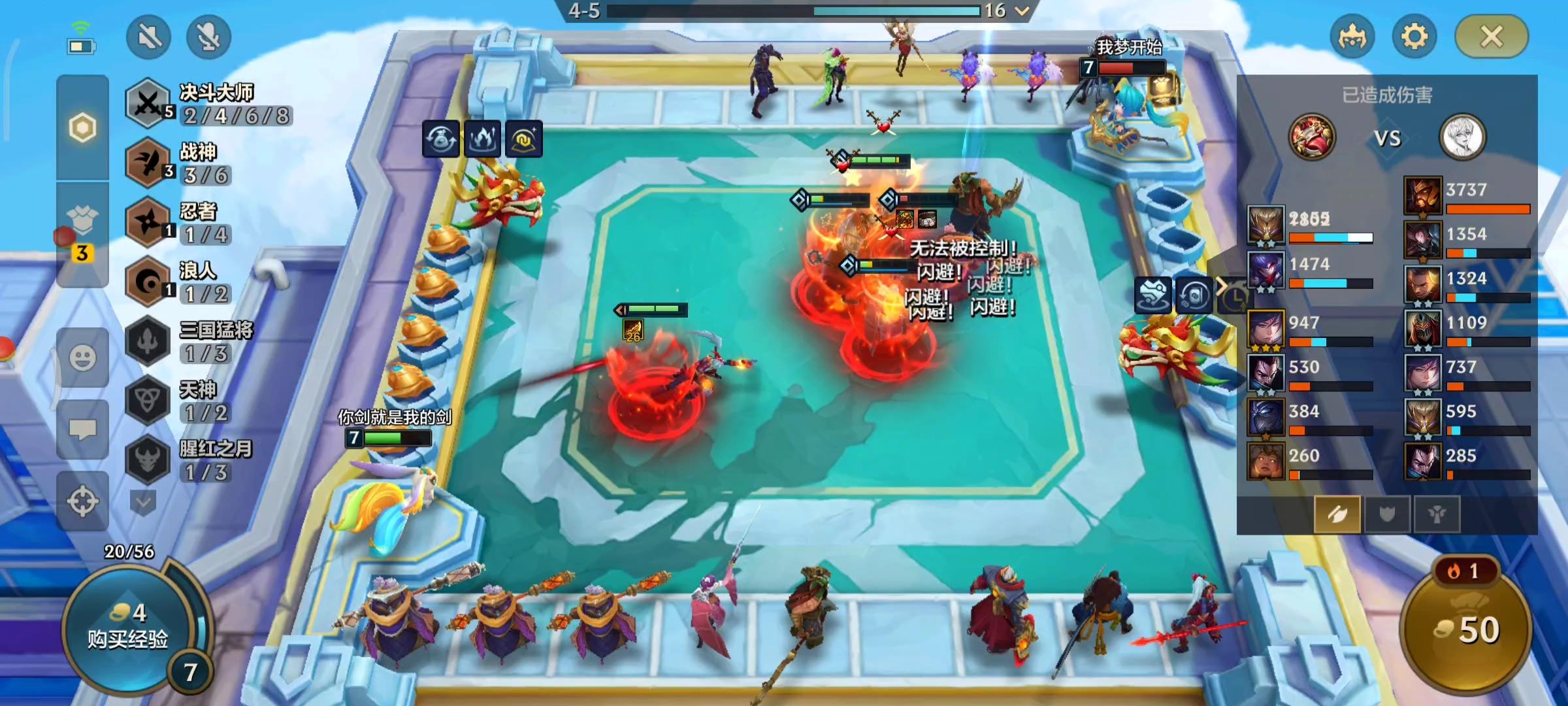Screen dimensions: 1568x706
Task: Switch to the shield damage-taken tab
Action: tap(1386, 514)
